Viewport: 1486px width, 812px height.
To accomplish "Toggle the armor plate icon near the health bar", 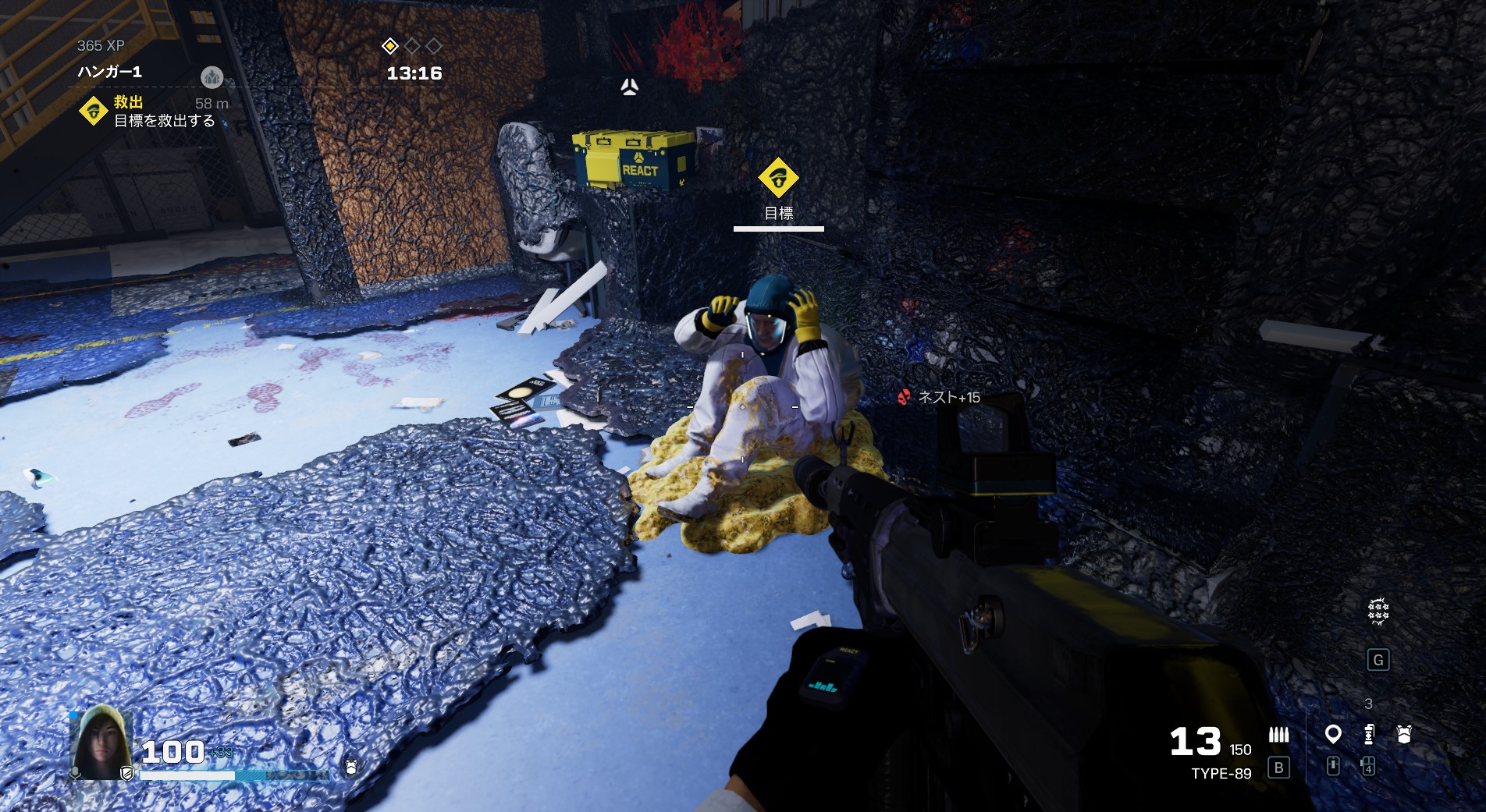I will 350,767.
